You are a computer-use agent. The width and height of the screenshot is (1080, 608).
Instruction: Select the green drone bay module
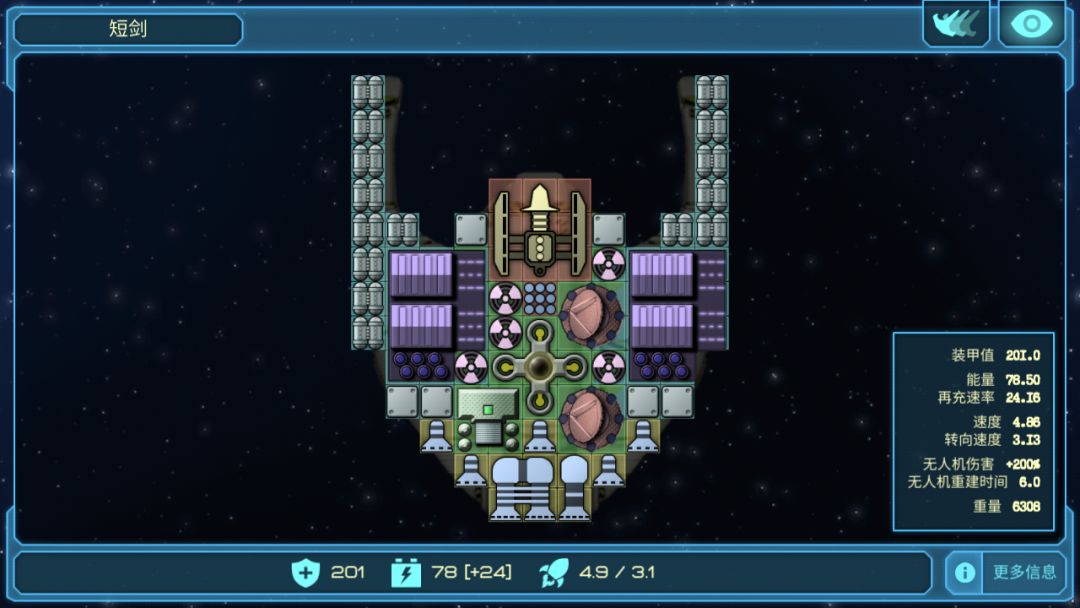pos(488,417)
